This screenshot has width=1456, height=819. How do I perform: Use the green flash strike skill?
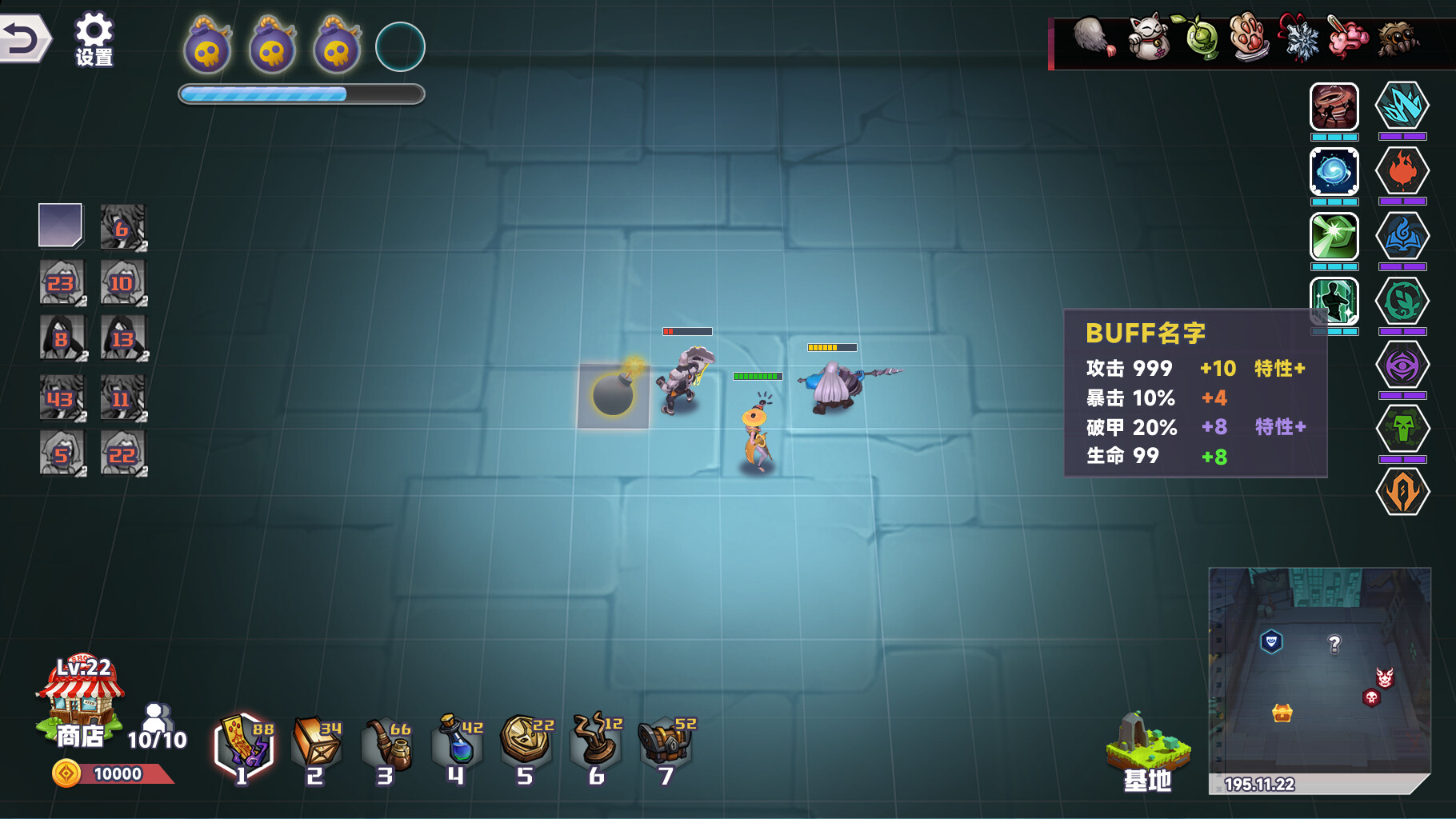1334,238
